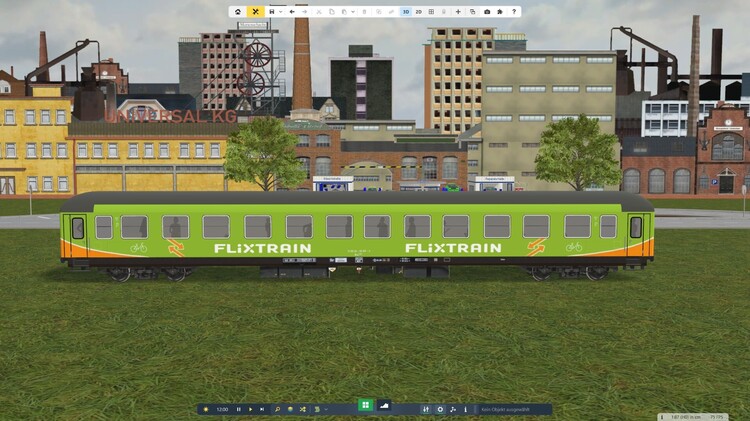Play the simulation at normal speed
This screenshot has height=421, width=750.
point(250,409)
